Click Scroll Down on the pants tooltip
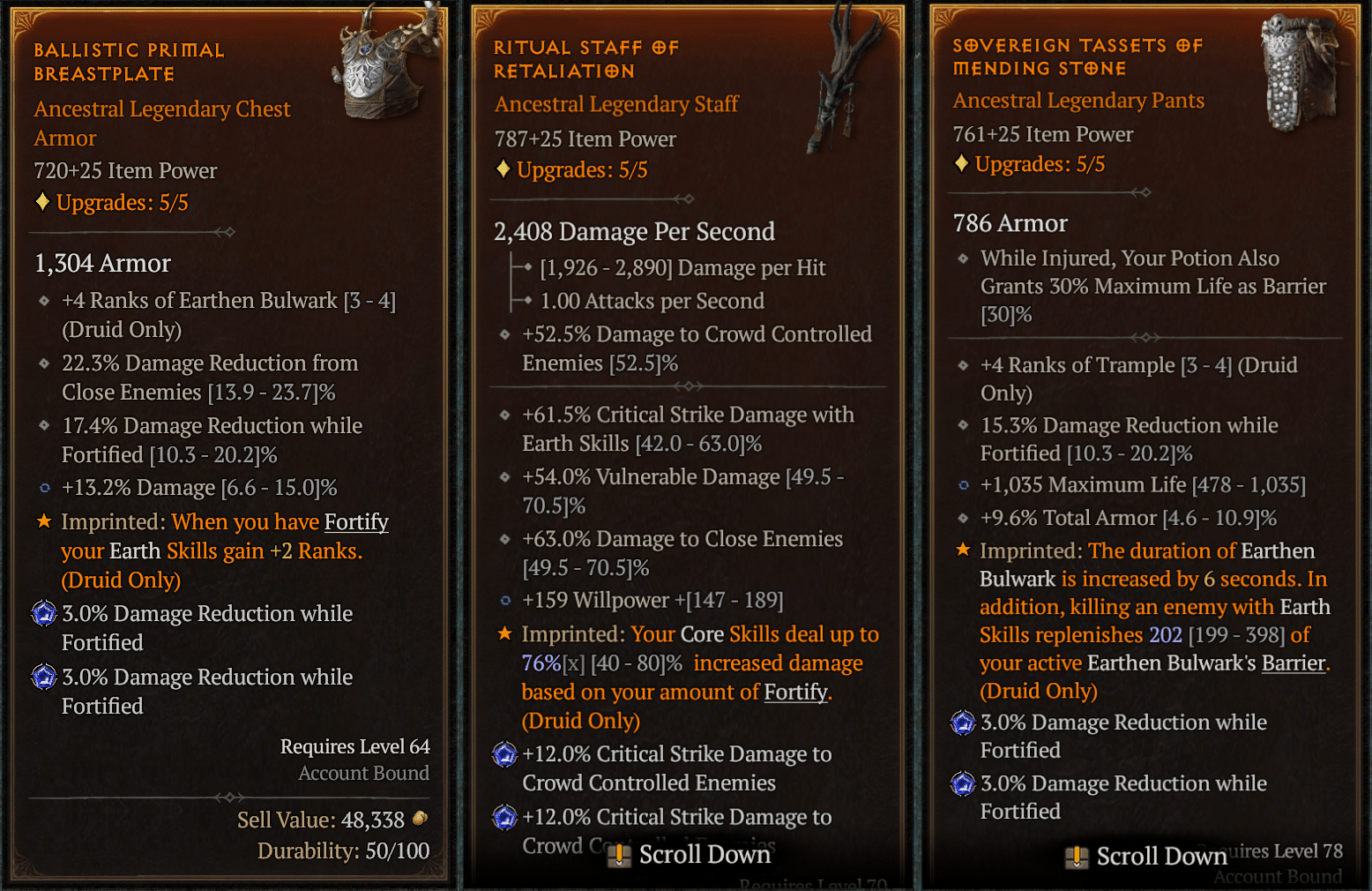 1146,856
